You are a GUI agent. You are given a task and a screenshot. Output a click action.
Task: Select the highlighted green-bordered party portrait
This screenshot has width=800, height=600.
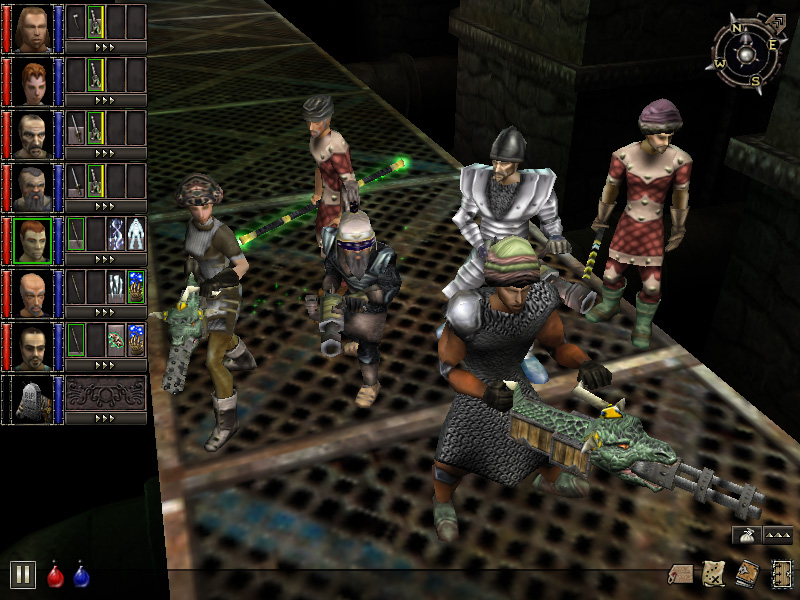click(x=34, y=240)
